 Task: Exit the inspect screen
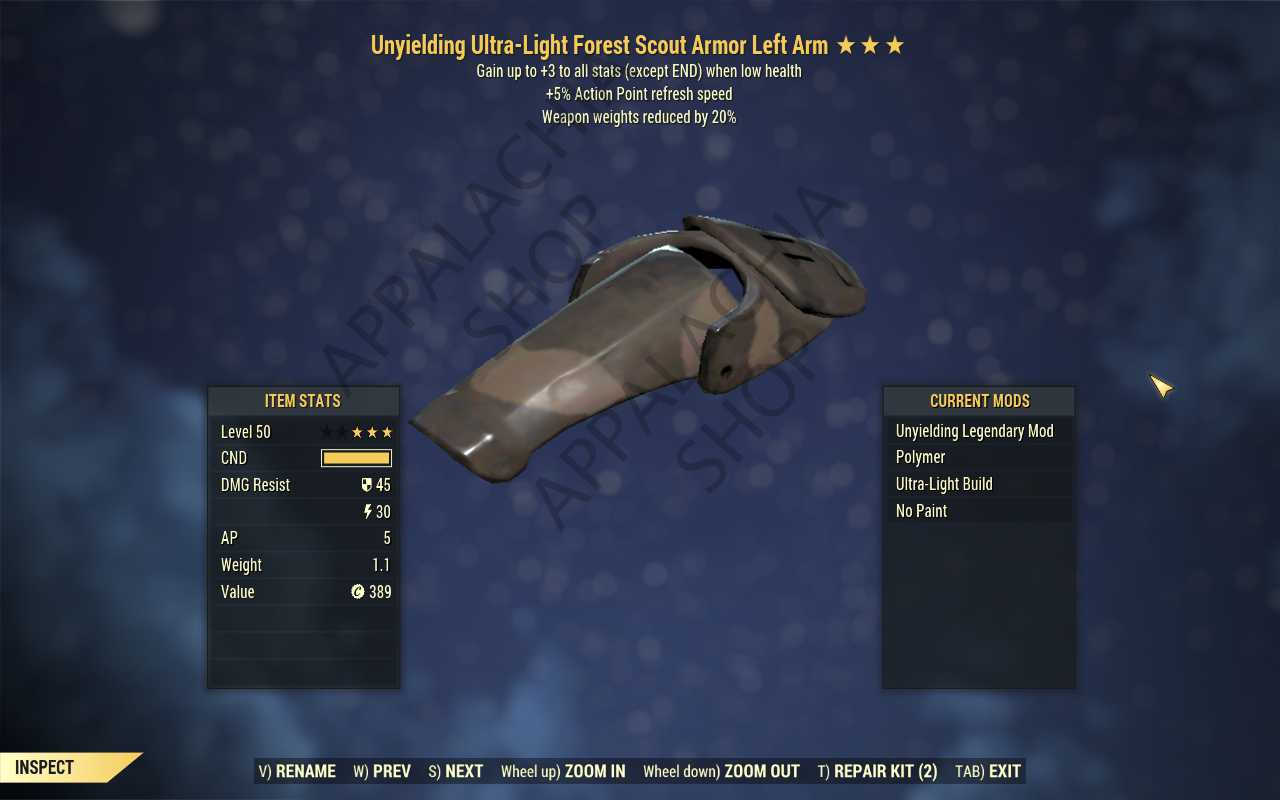click(988, 771)
